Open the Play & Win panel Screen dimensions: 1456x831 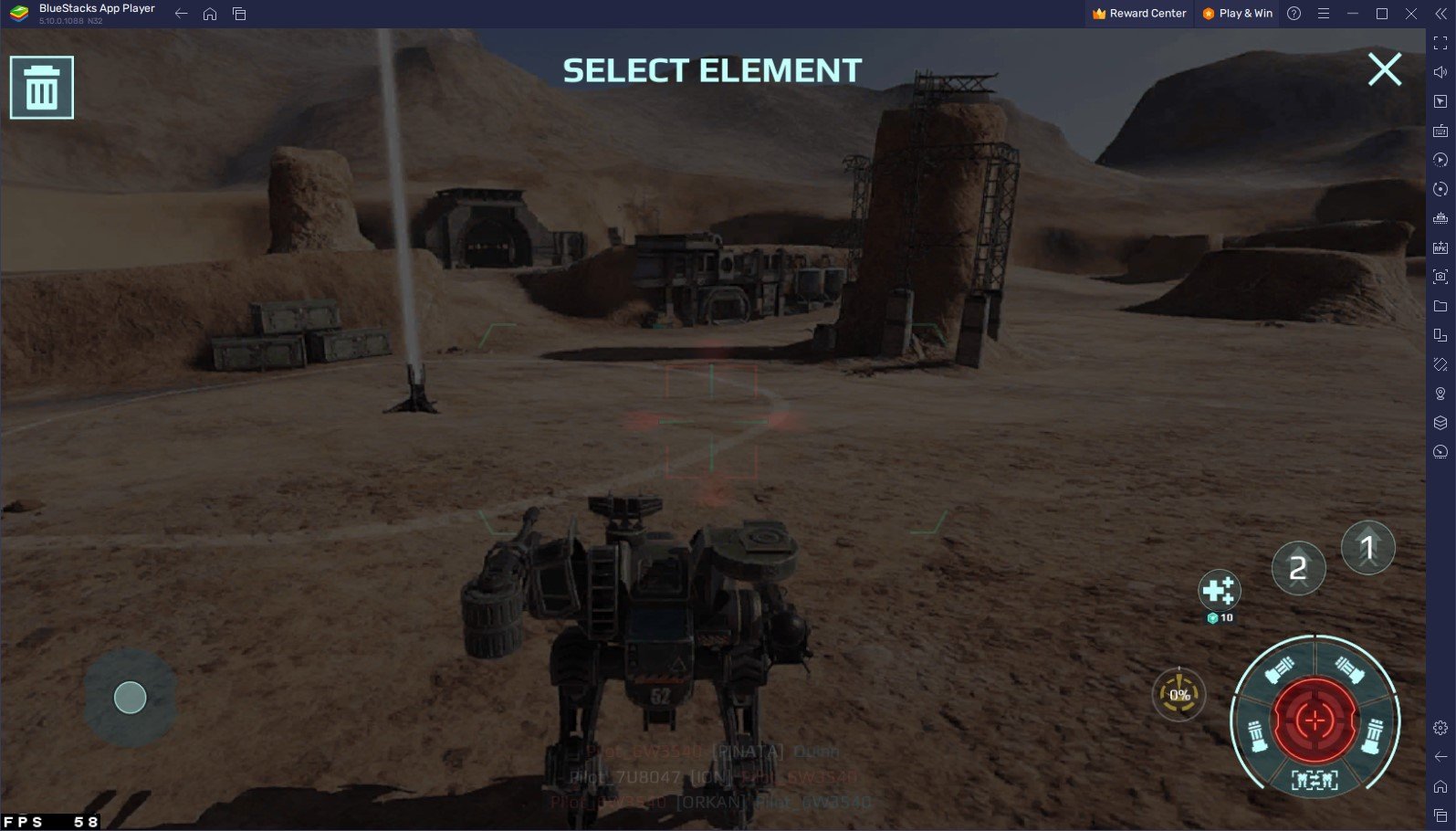[x=1237, y=14]
